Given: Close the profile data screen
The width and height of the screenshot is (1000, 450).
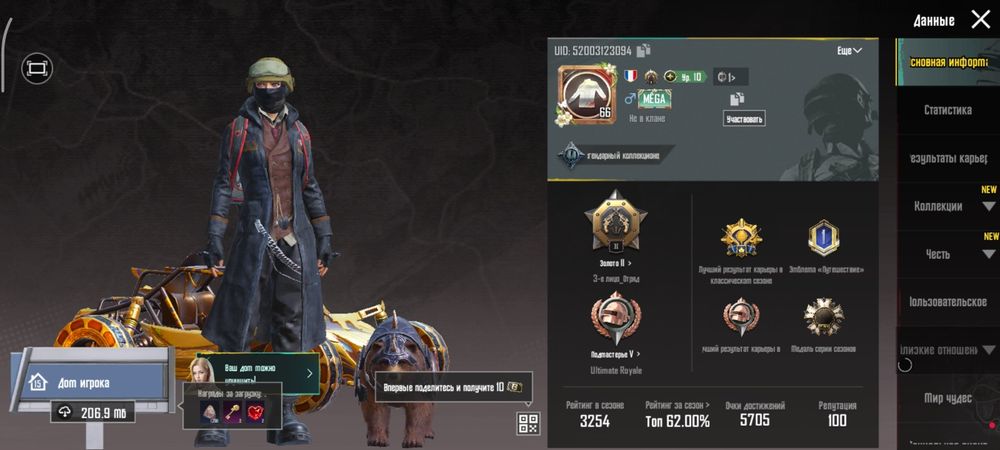Looking at the screenshot, I should [980, 19].
